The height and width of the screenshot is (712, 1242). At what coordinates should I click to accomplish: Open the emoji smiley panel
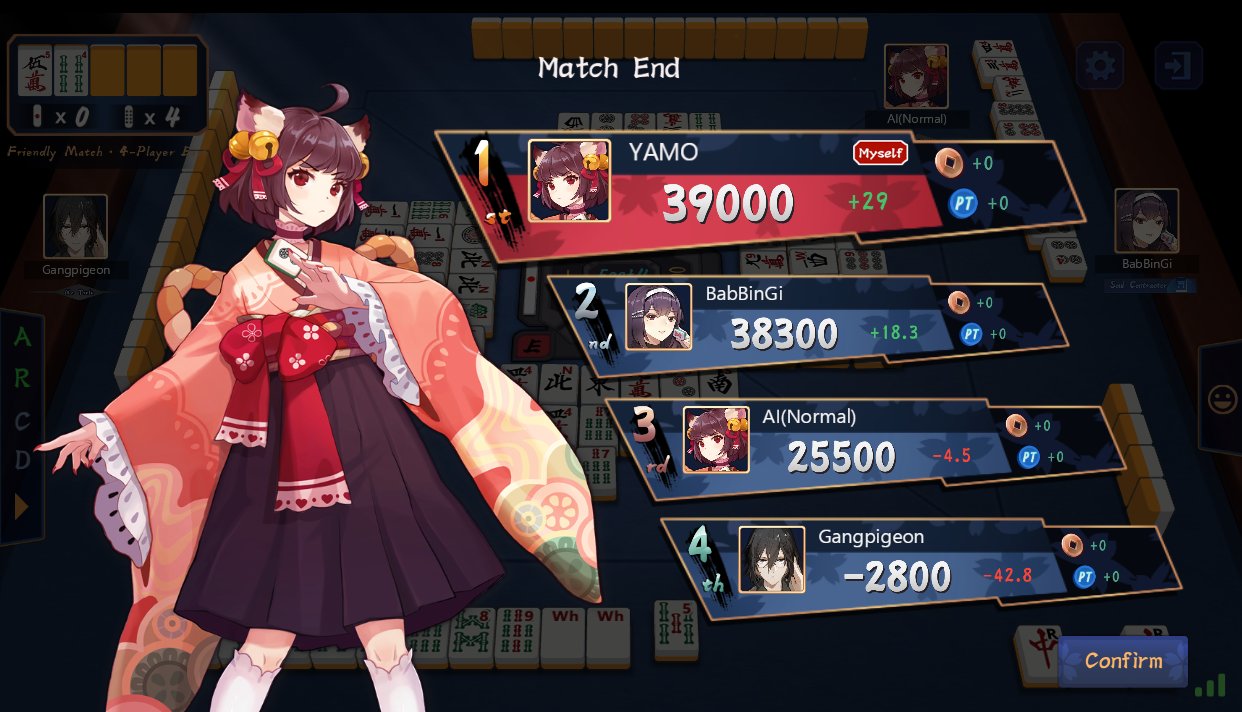pyautogui.click(x=1221, y=399)
